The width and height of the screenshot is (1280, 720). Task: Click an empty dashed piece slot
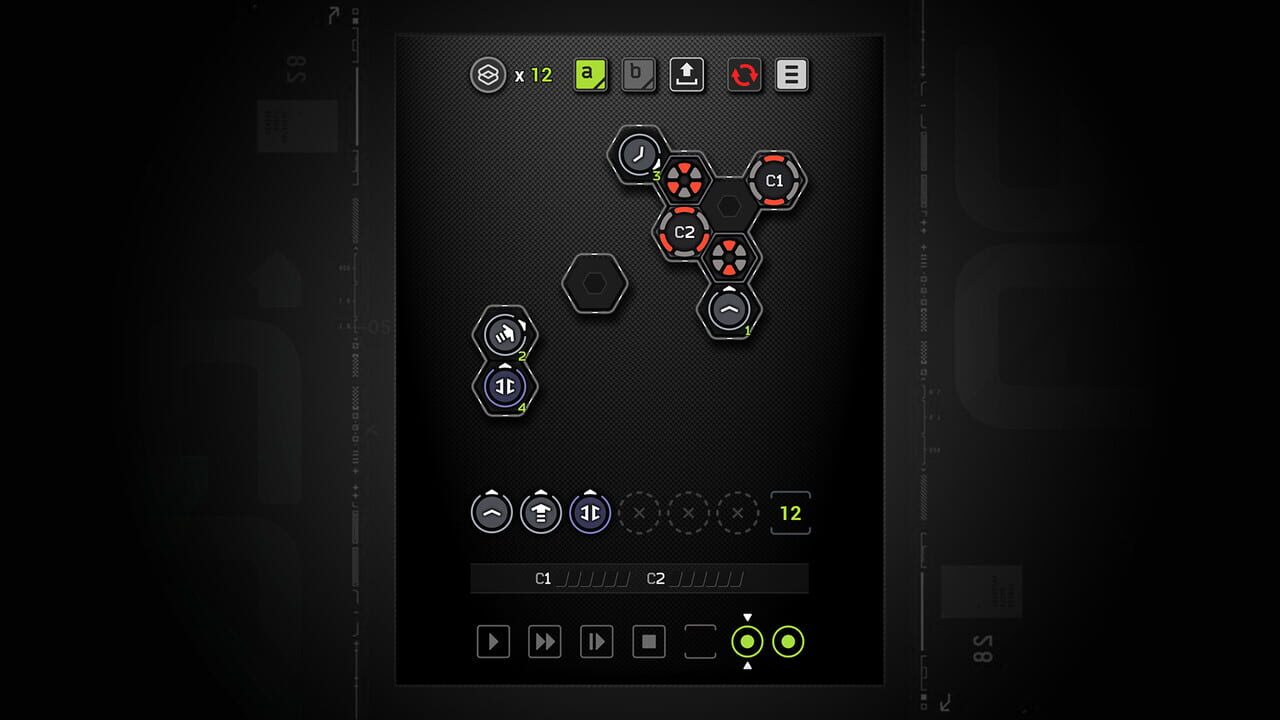point(640,513)
